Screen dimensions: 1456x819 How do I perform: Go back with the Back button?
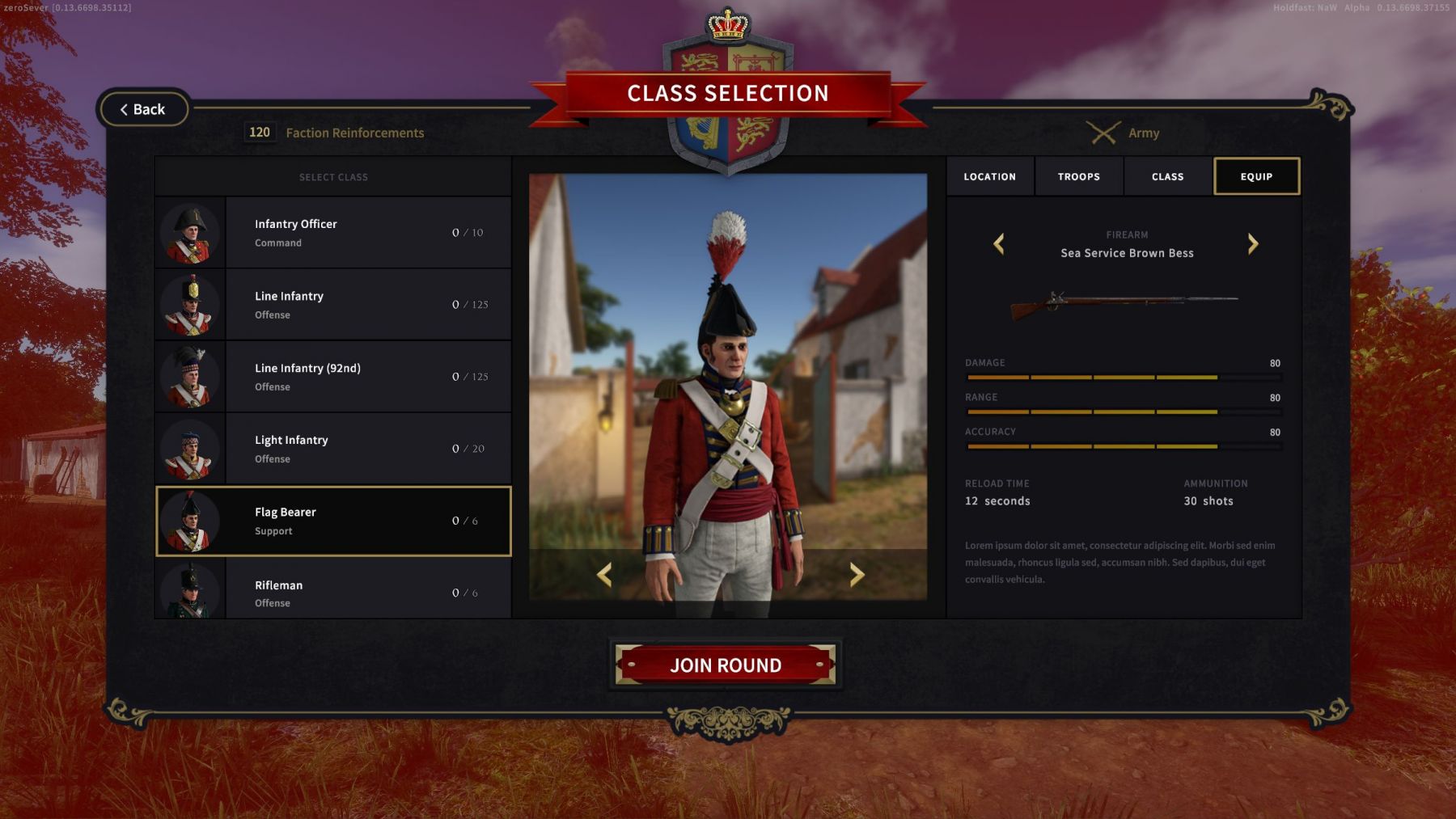point(143,109)
